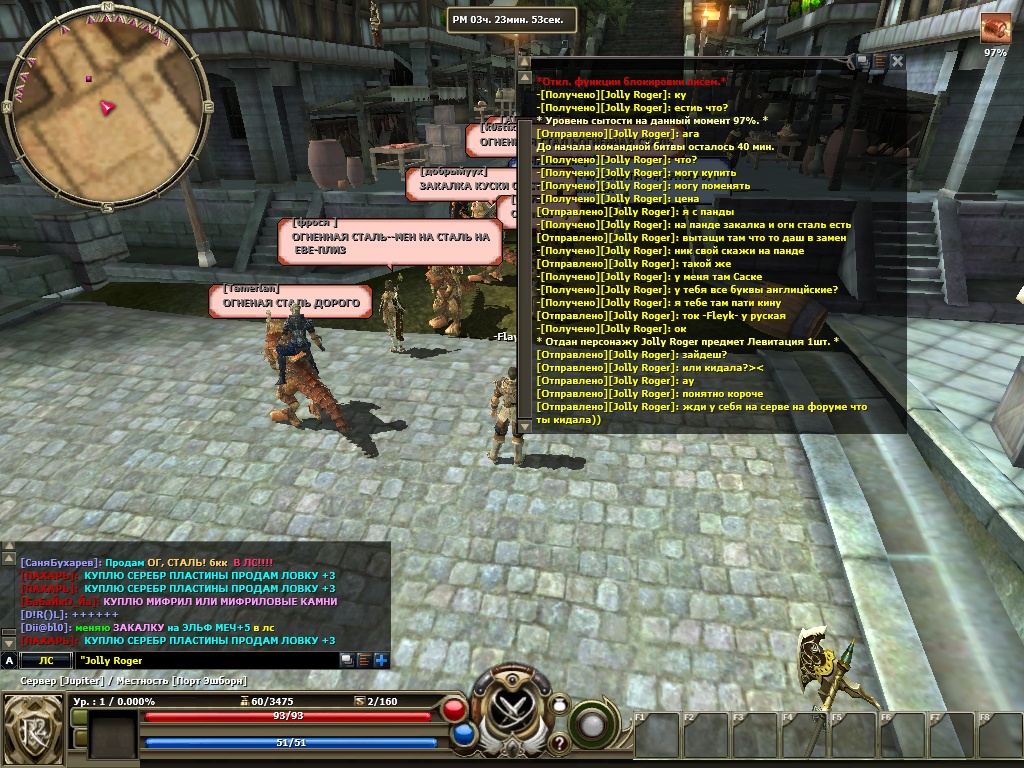The image size is (1024, 768).
Task: Select the character portrait frame
Action: [112, 735]
